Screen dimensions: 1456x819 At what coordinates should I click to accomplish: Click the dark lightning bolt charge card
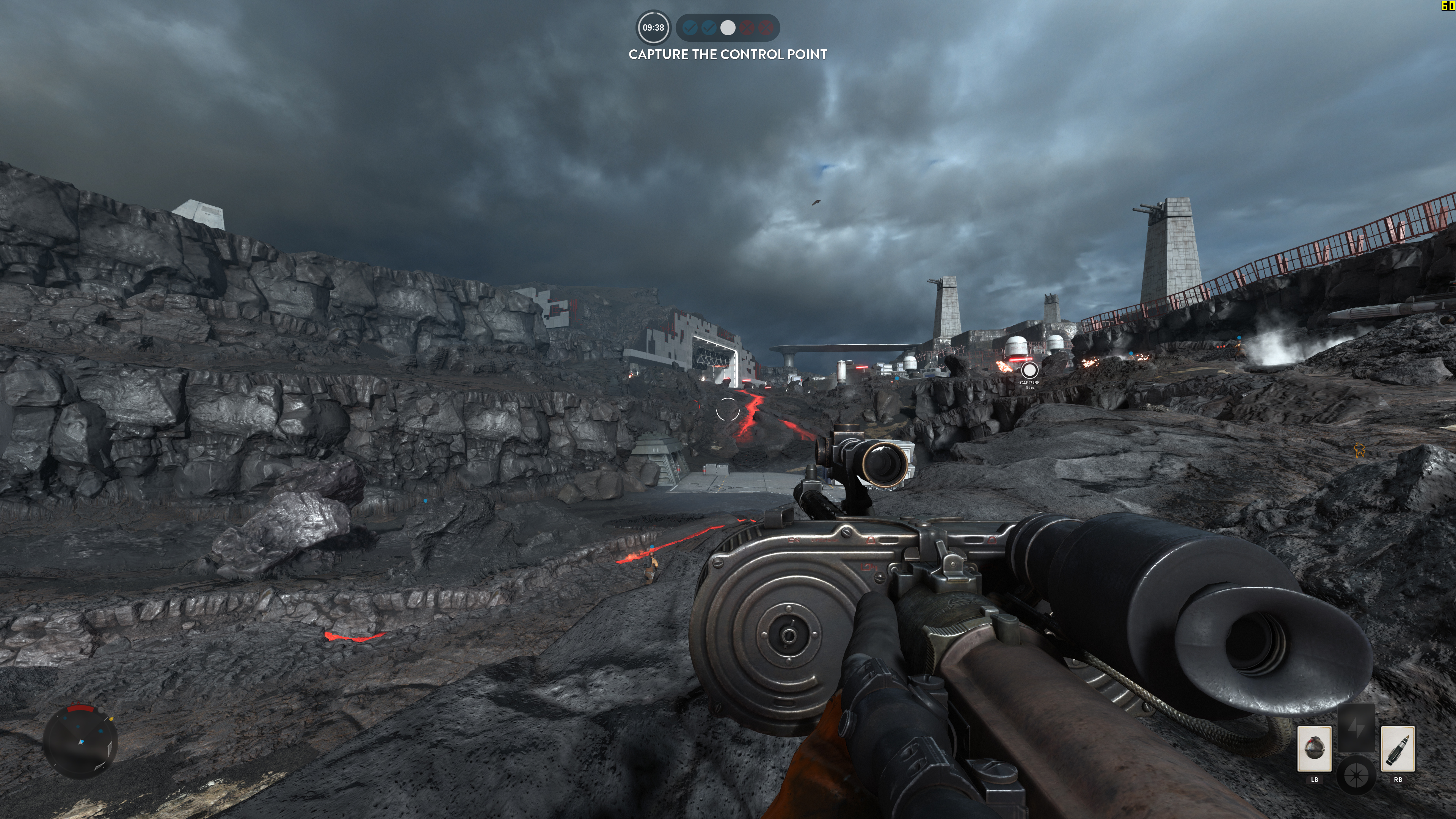1356,728
